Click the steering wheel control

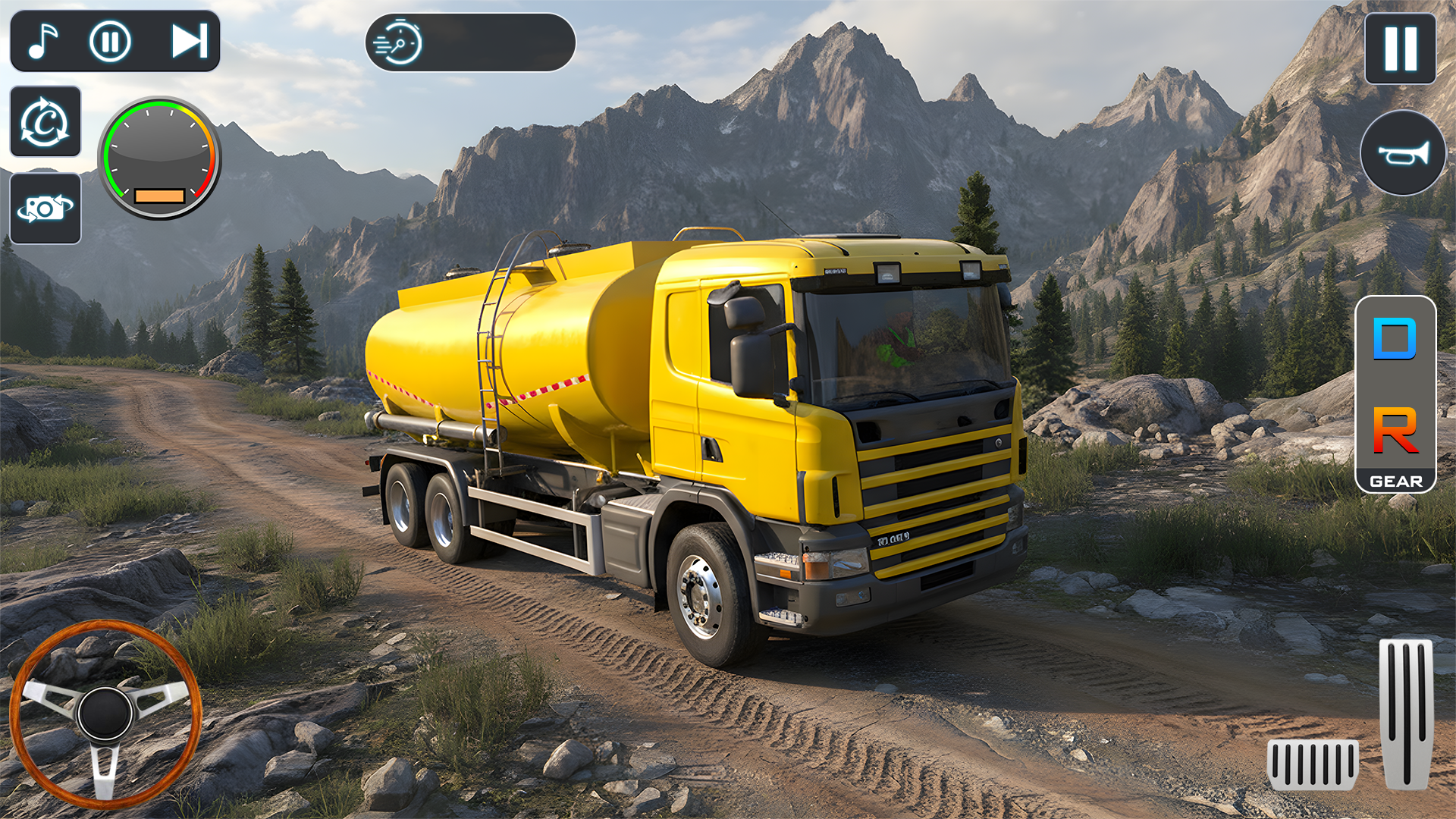(x=105, y=713)
